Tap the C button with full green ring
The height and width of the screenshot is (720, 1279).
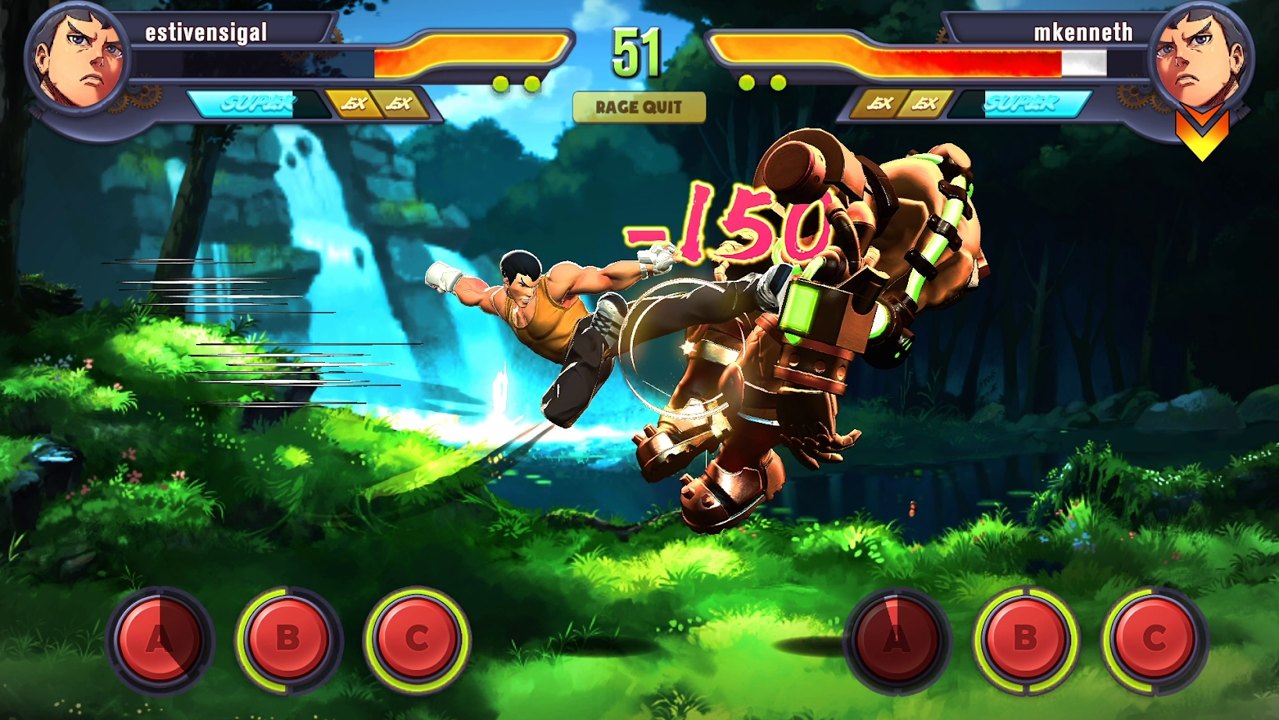pyautogui.click(x=417, y=638)
